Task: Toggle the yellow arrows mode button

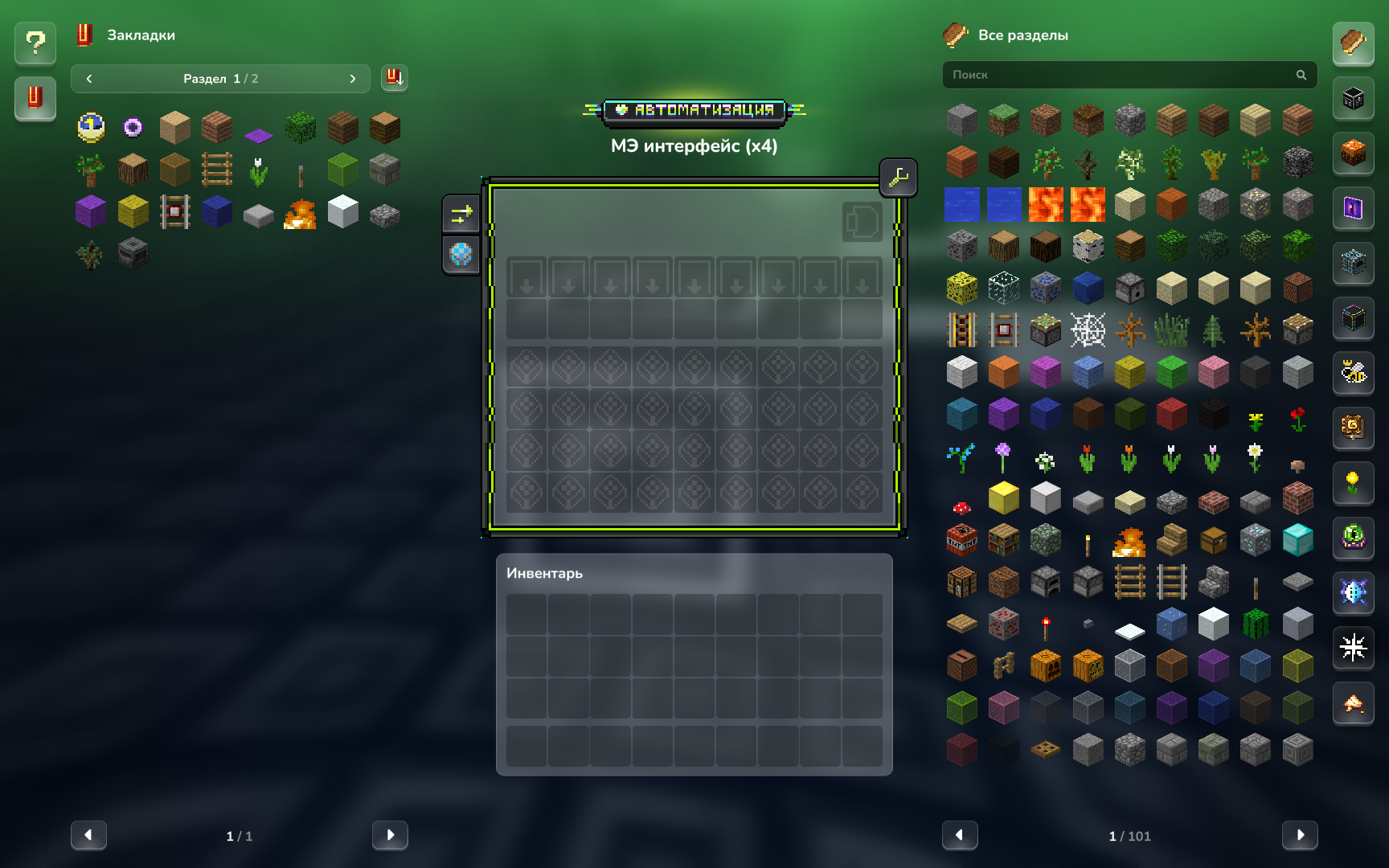Action: [461, 214]
